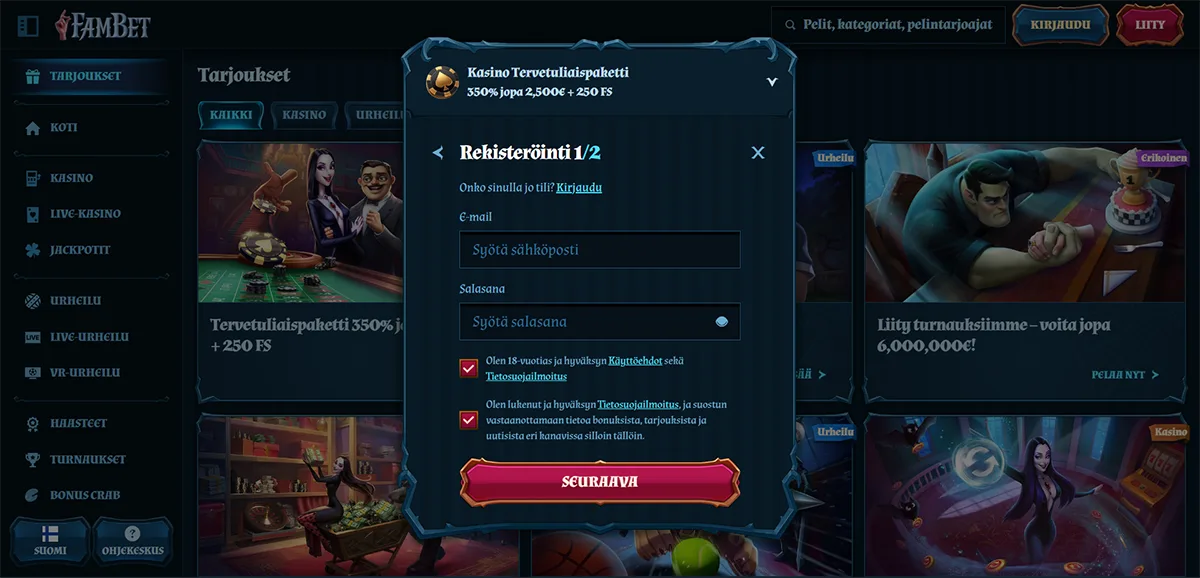The width and height of the screenshot is (1200, 578).
Task: Change language with Suomi button
Action: 50,540
